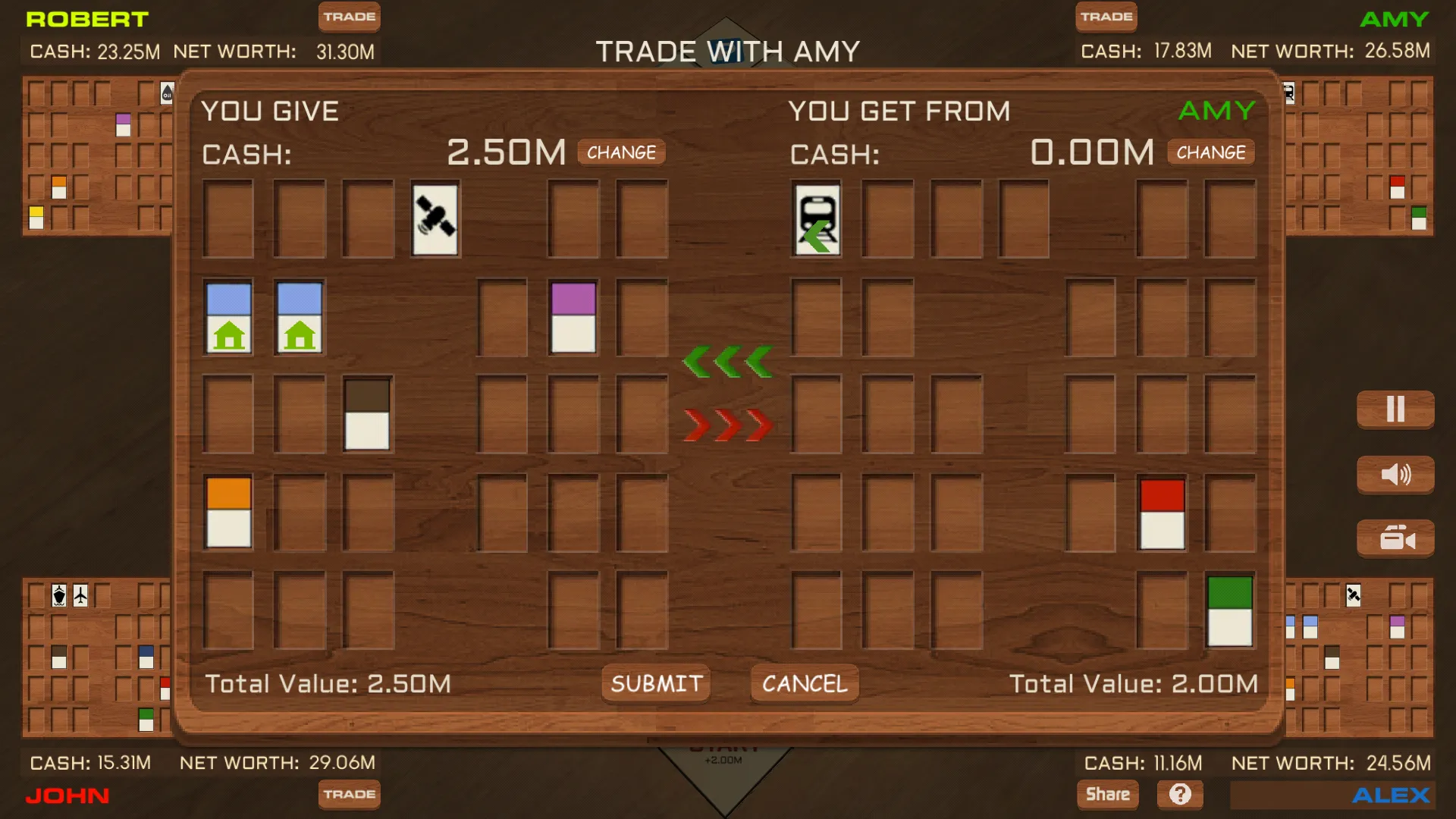Image resolution: width=1456 pixels, height=819 pixels.
Task: Click the red arrows pointing to Robert
Action: coord(726,425)
